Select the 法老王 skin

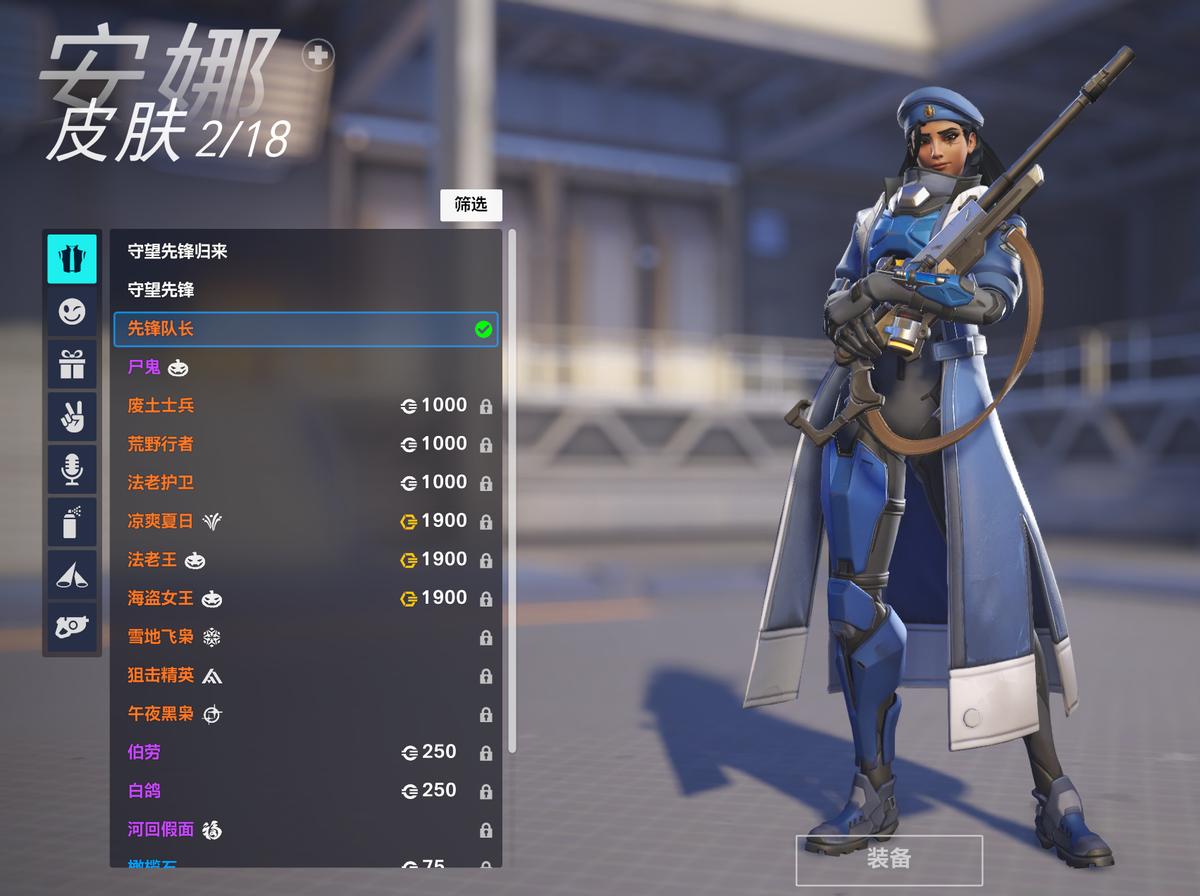[x=152, y=560]
